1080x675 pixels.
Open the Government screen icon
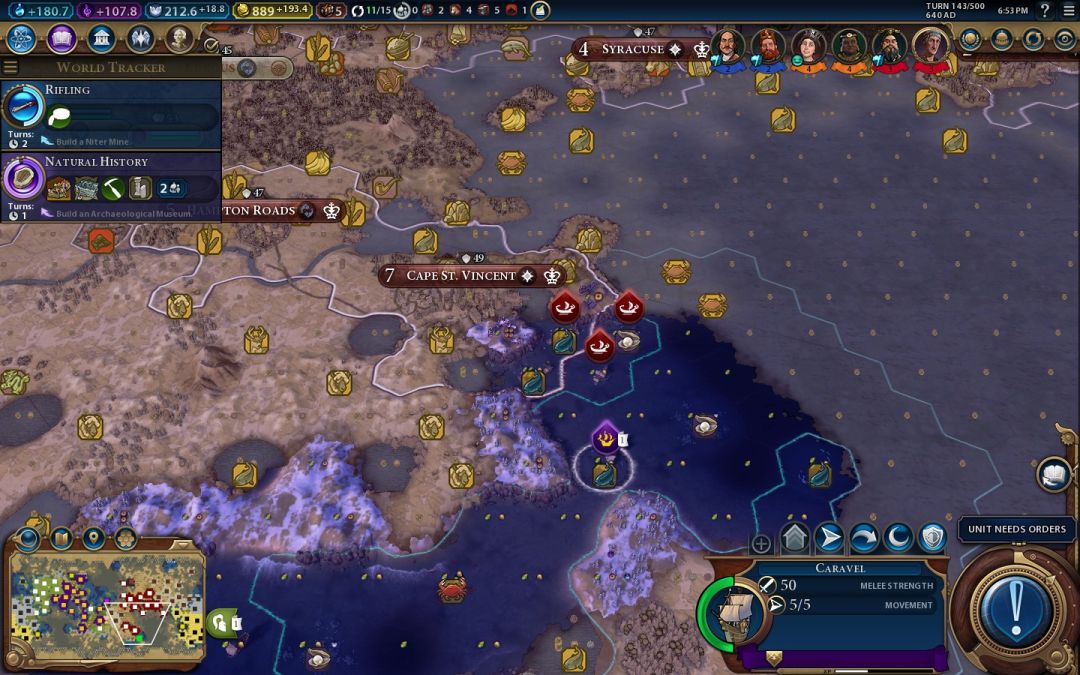pyautogui.click(x=100, y=39)
